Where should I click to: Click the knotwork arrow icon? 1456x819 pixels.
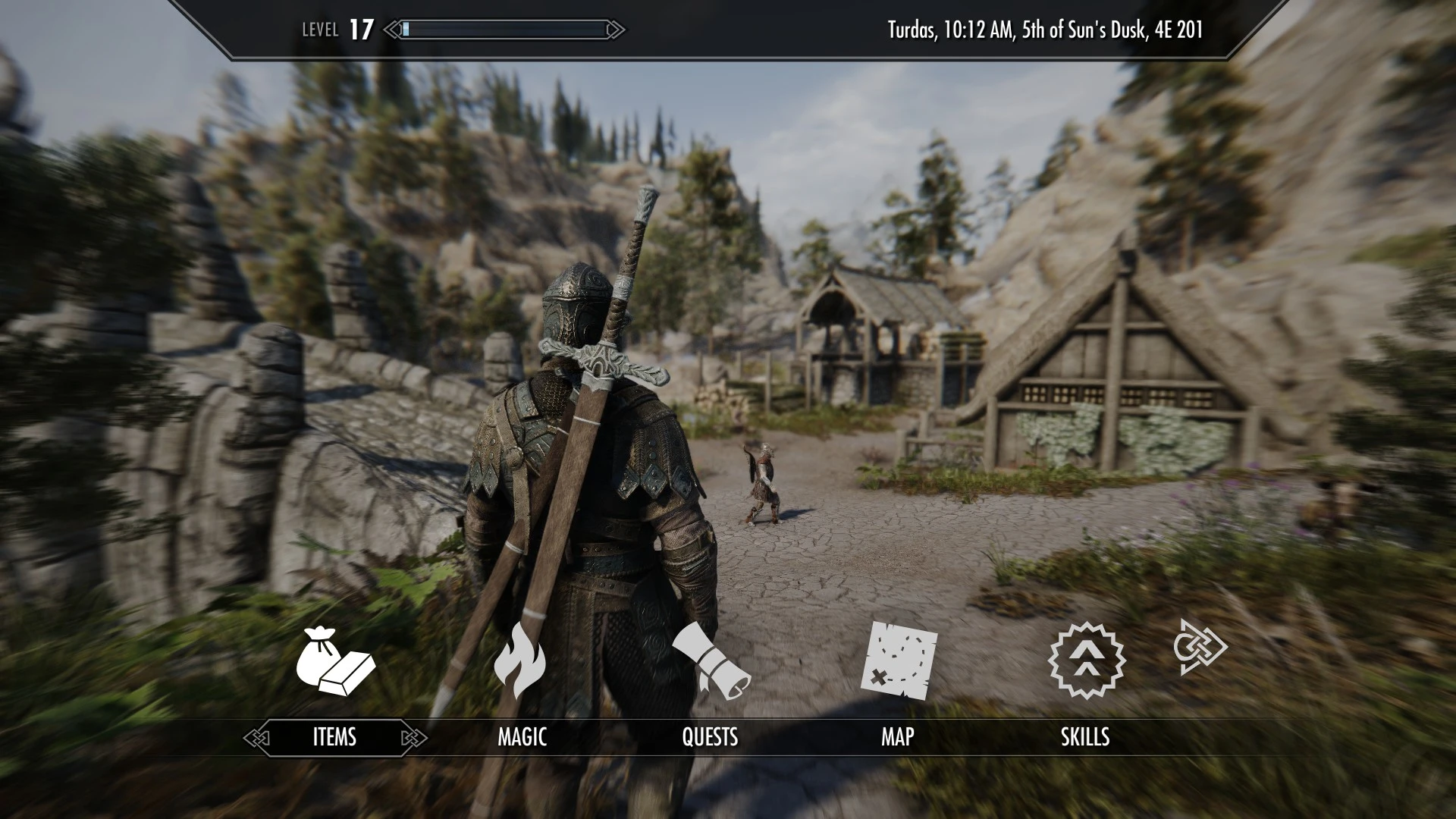tap(1200, 647)
